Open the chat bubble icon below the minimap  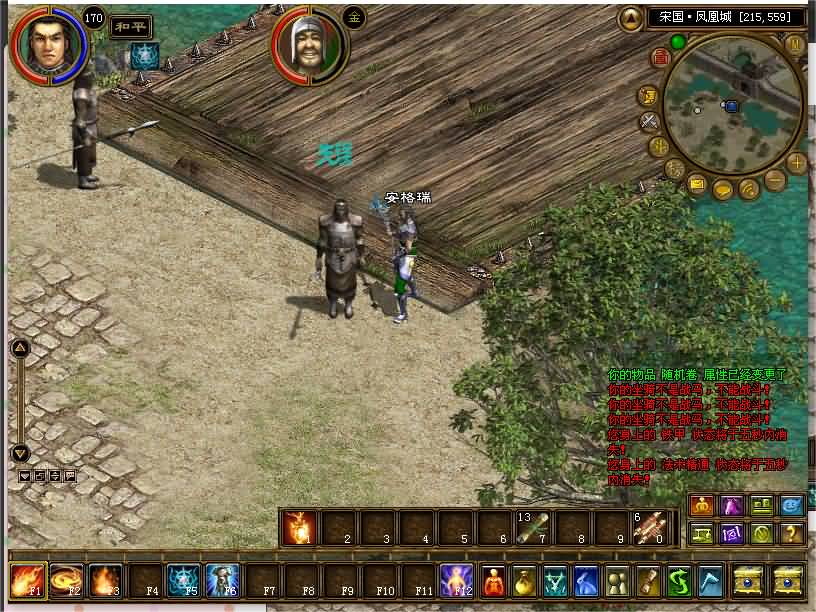coord(722,189)
